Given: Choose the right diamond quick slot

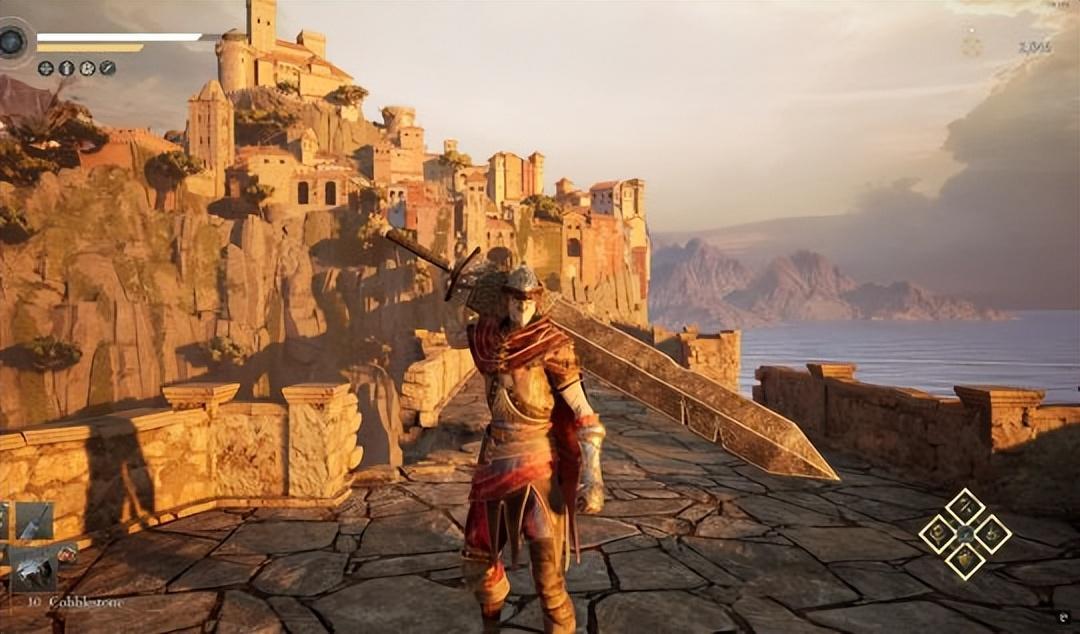Looking at the screenshot, I should 992,533.
